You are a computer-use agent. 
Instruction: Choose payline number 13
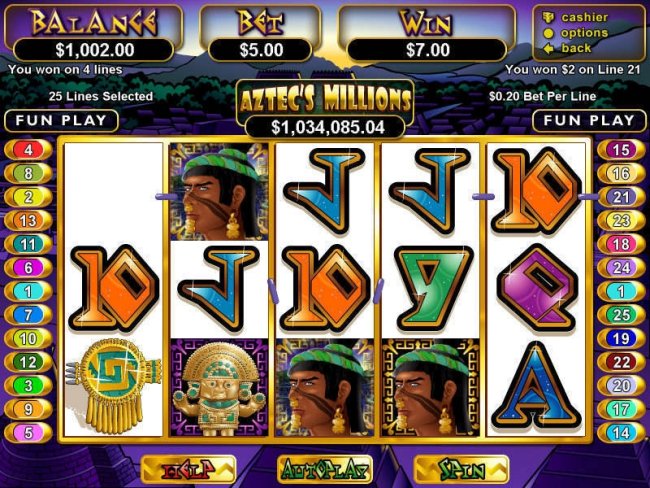[30, 220]
